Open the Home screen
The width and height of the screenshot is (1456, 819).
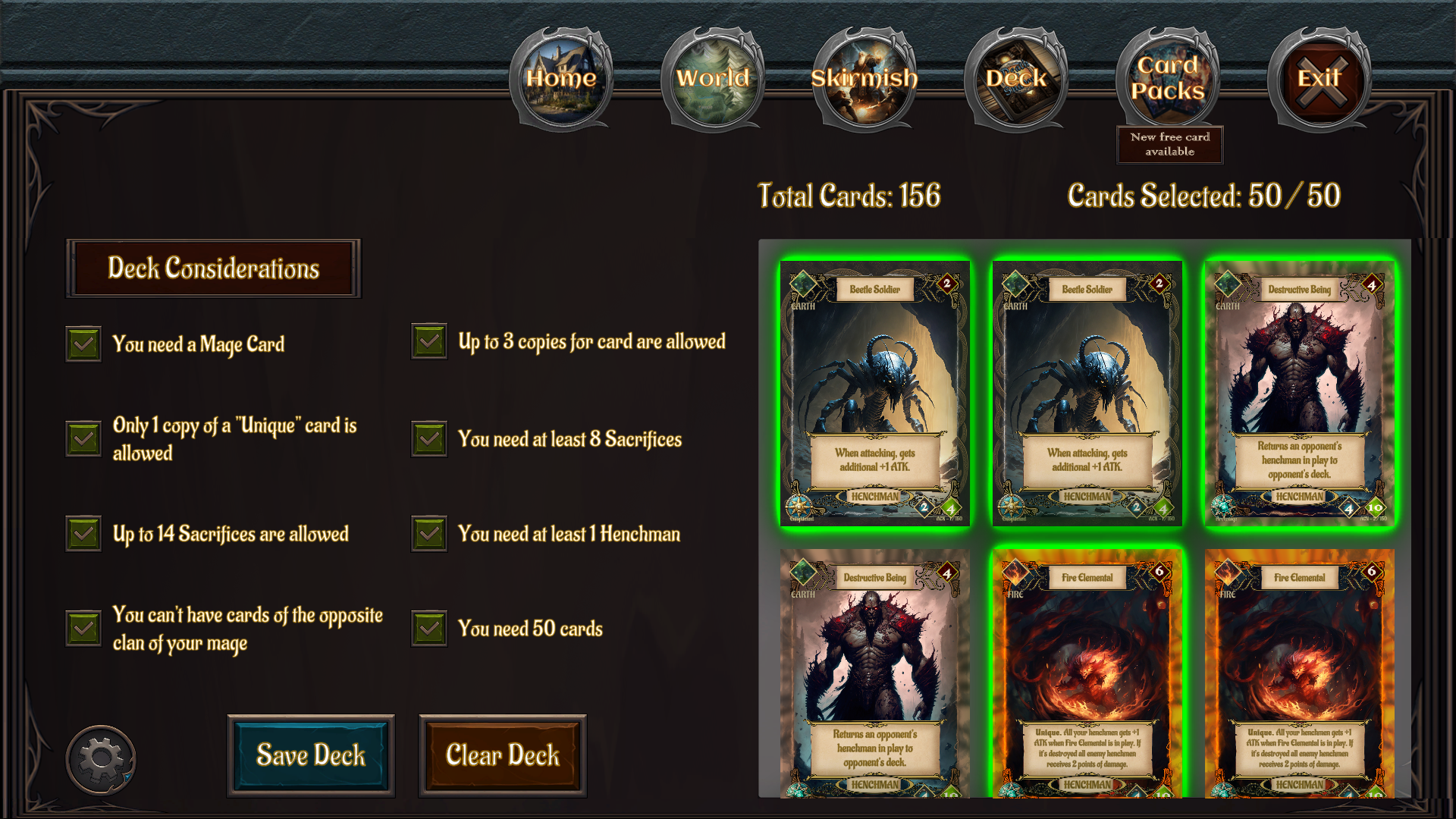tap(562, 78)
